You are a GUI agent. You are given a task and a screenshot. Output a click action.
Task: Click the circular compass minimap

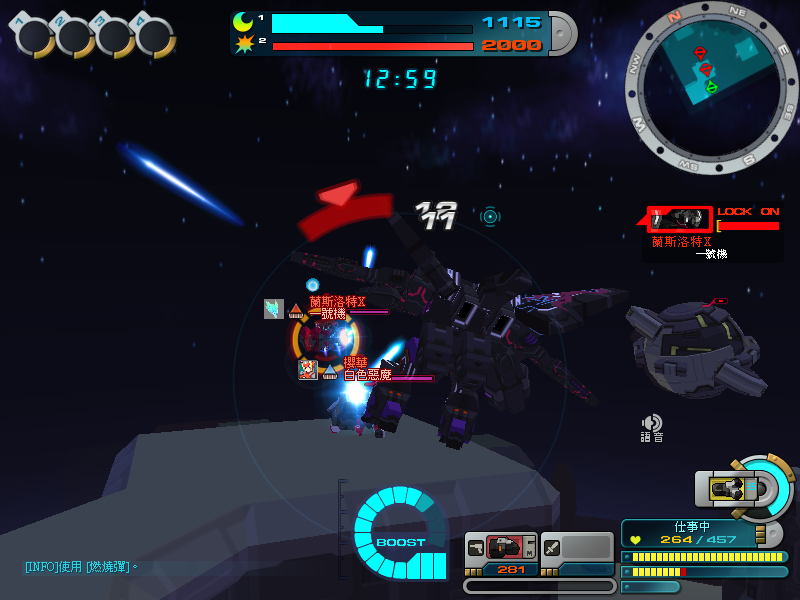(x=711, y=86)
